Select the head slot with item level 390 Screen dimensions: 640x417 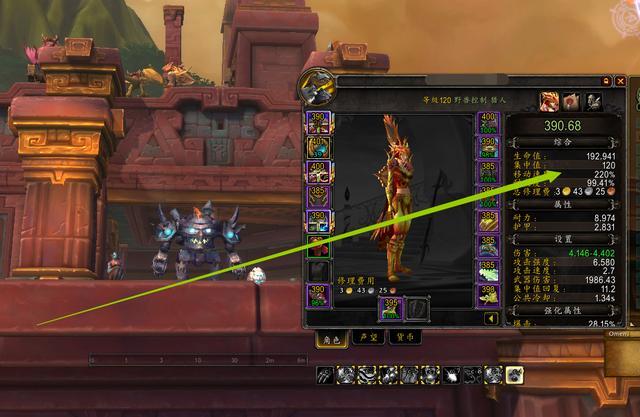[319, 124]
